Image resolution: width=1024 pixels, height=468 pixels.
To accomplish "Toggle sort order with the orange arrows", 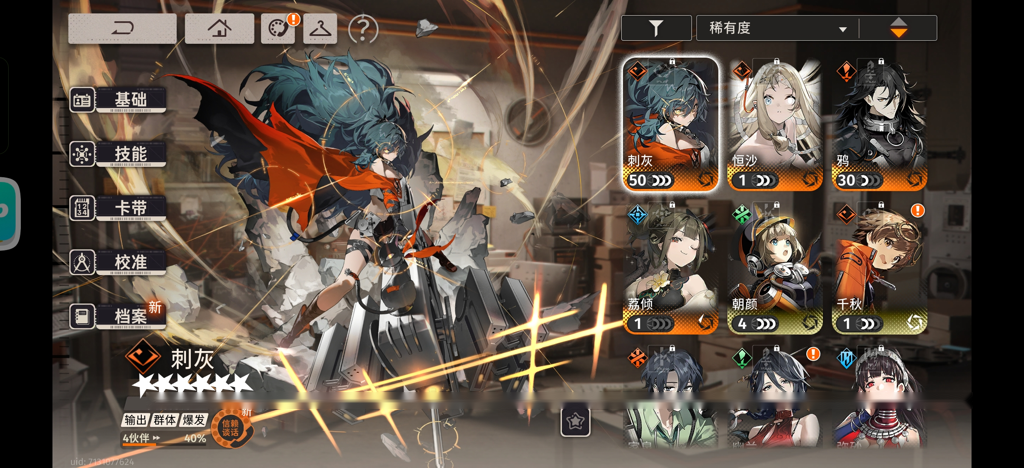I will 898,28.
